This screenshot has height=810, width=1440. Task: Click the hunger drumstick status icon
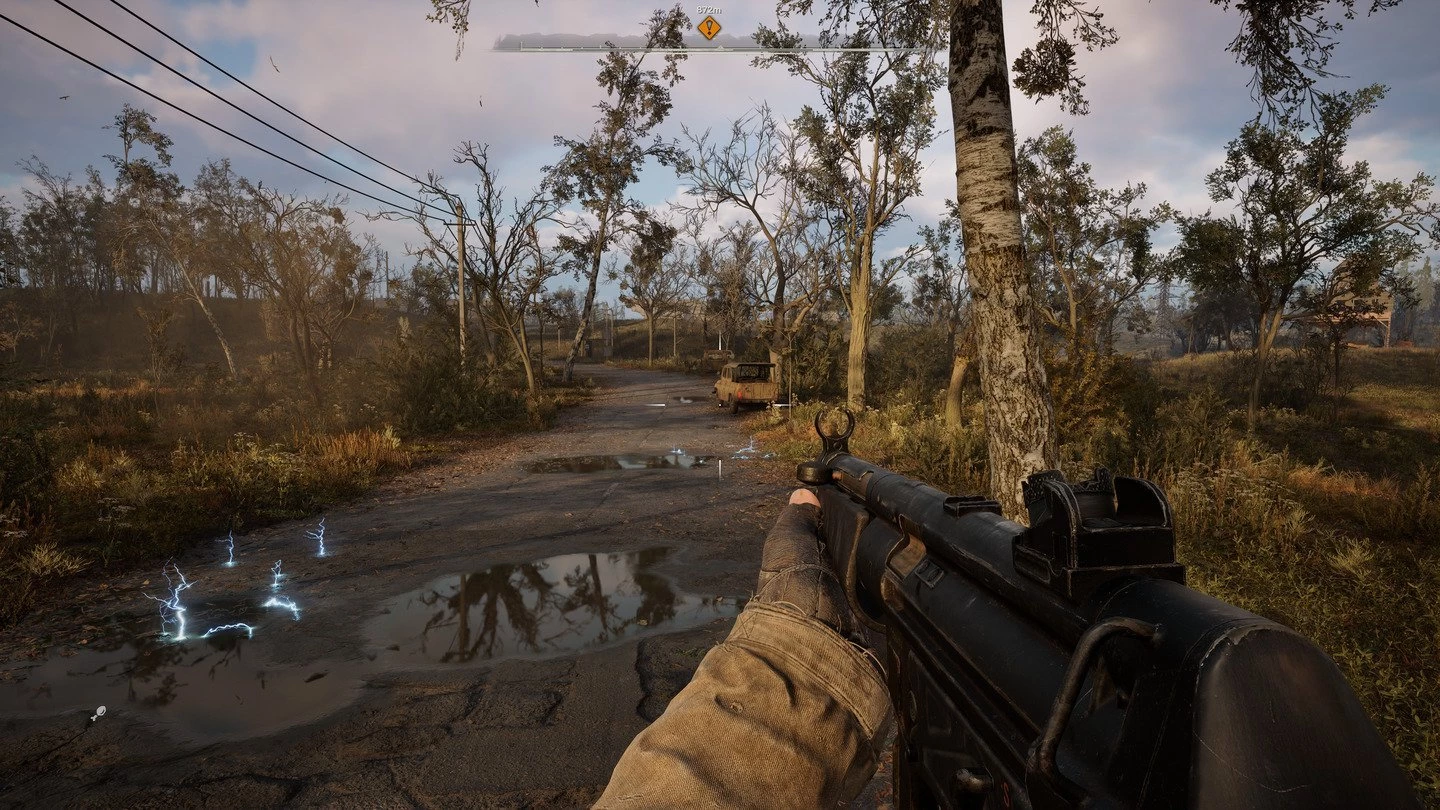(97, 713)
